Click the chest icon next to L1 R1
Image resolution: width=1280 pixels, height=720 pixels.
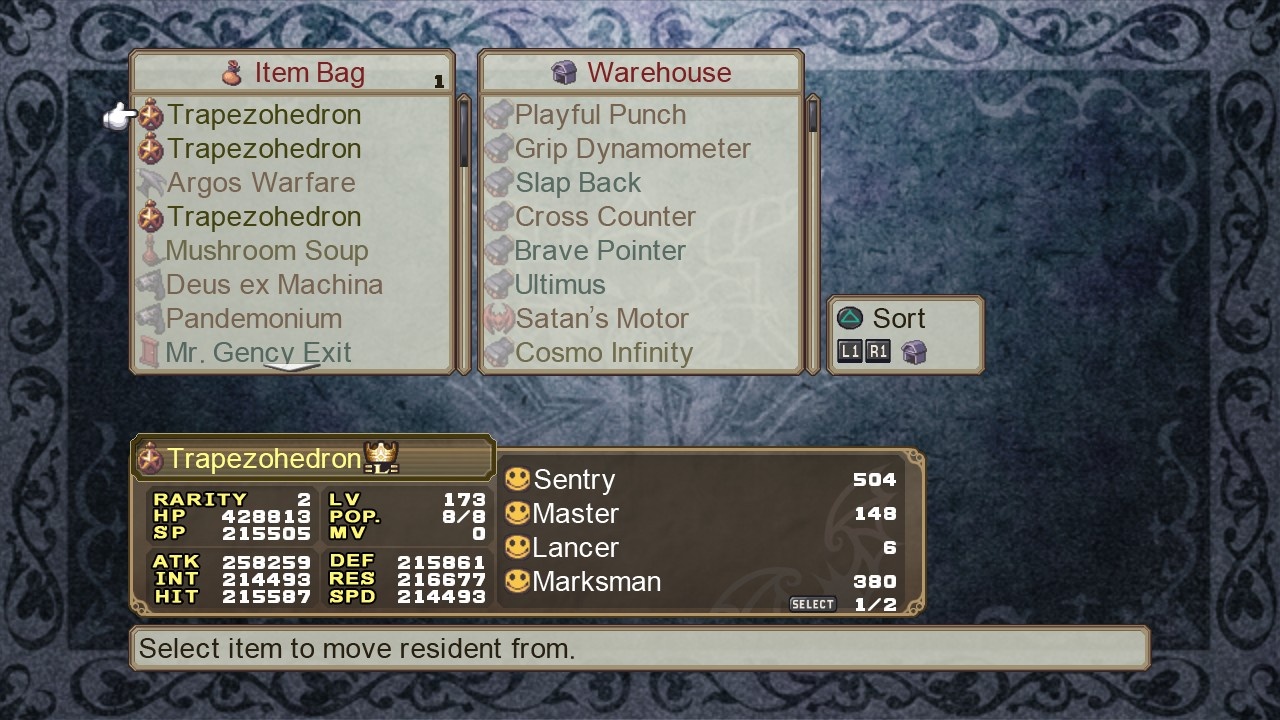pyautogui.click(x=916, y=351)
